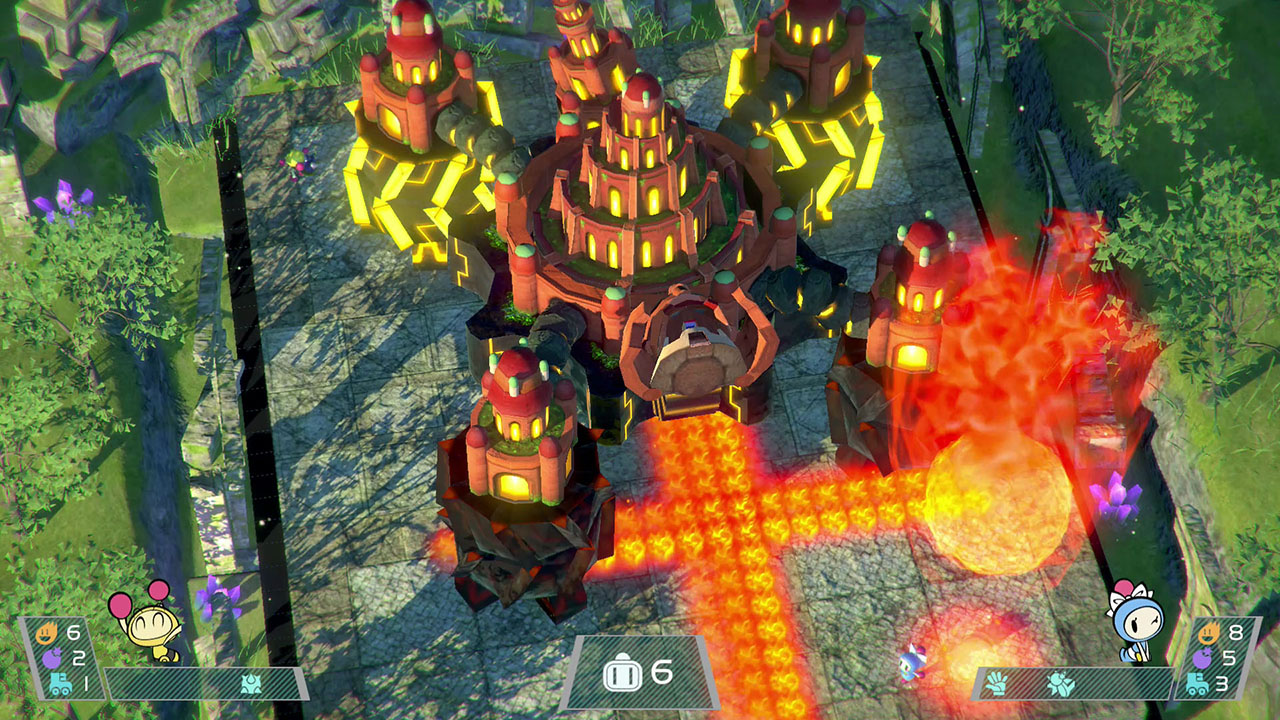The height and width of the screenshot is (720, 1280).
Task: Click the mine cart icon on right panel
Action: click(1197, 683)
